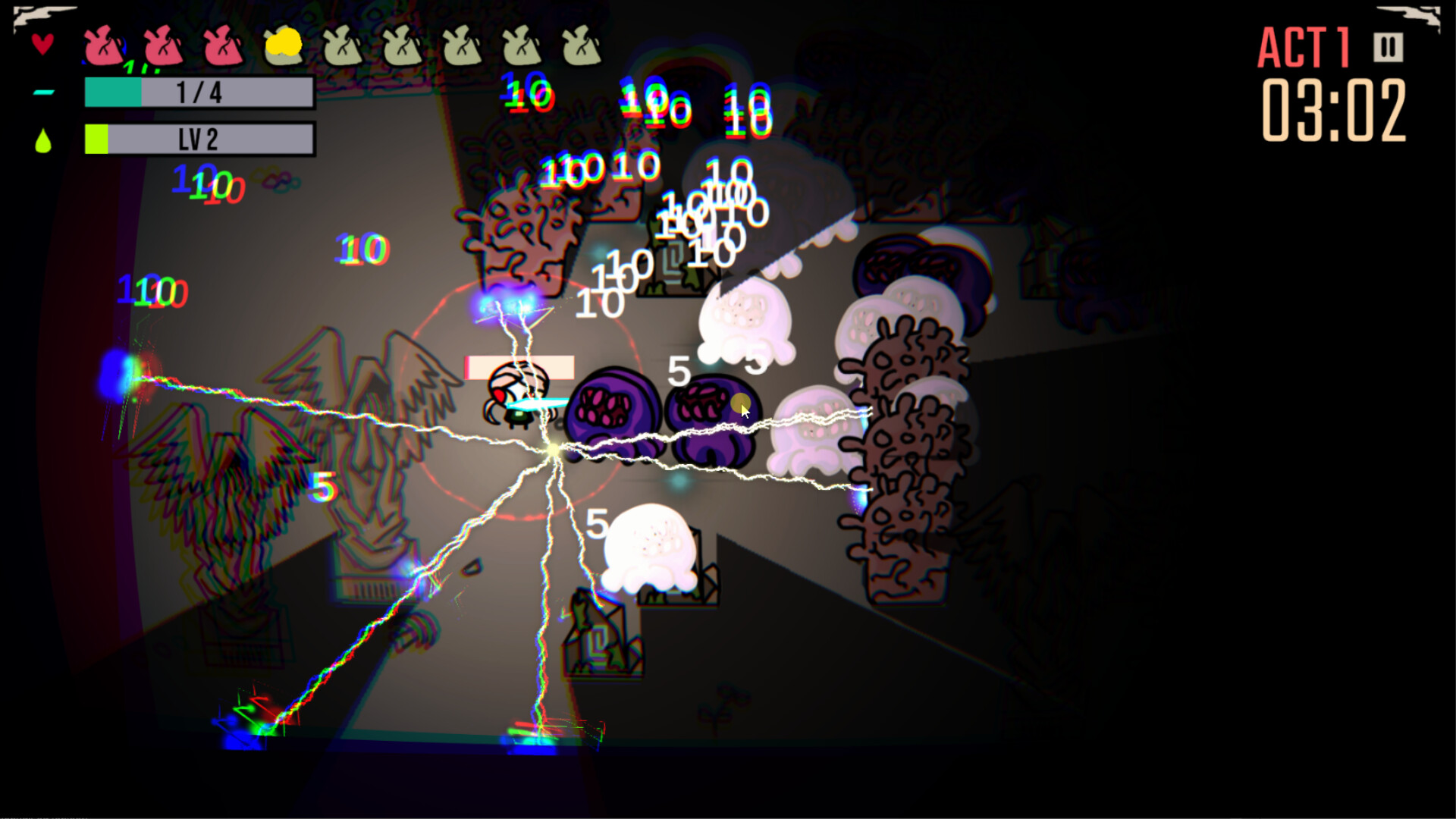Click the white octopus enemy below the player

pyautogui.click(x=651, y=546)
